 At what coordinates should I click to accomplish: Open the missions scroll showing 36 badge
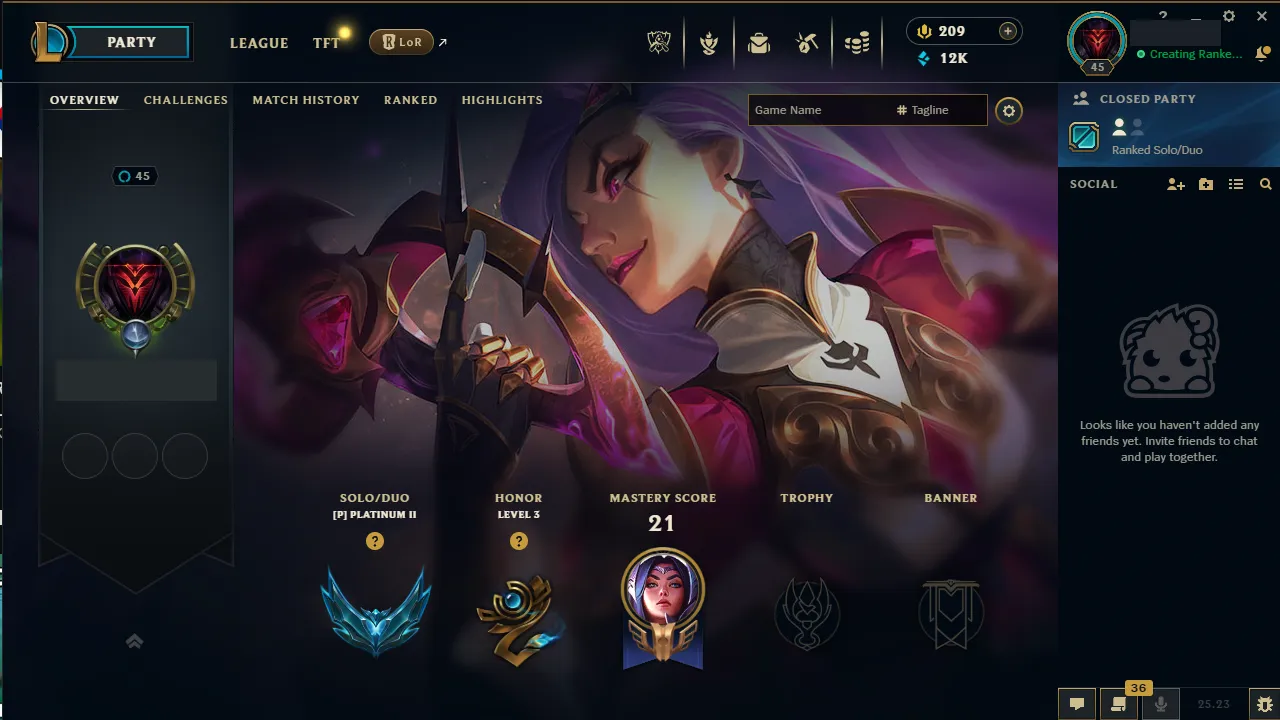pos(1117,705)
